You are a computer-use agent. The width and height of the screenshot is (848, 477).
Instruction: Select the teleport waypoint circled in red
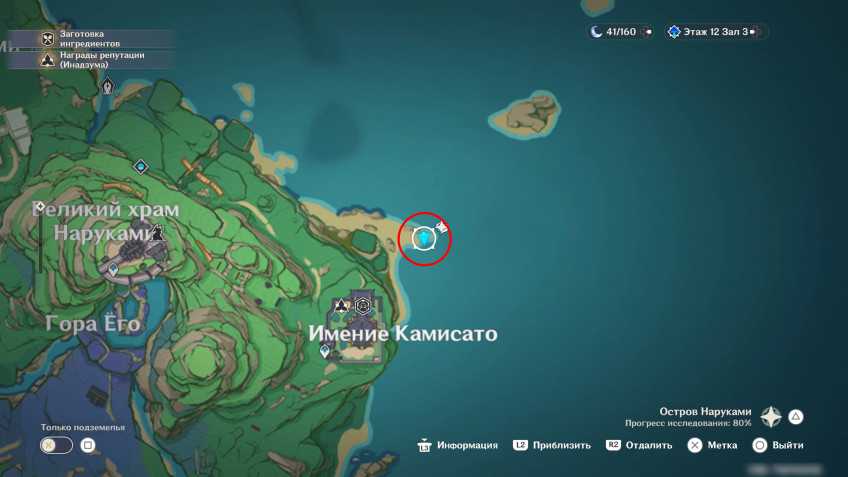pyautogui.click(x=425, y=238)
